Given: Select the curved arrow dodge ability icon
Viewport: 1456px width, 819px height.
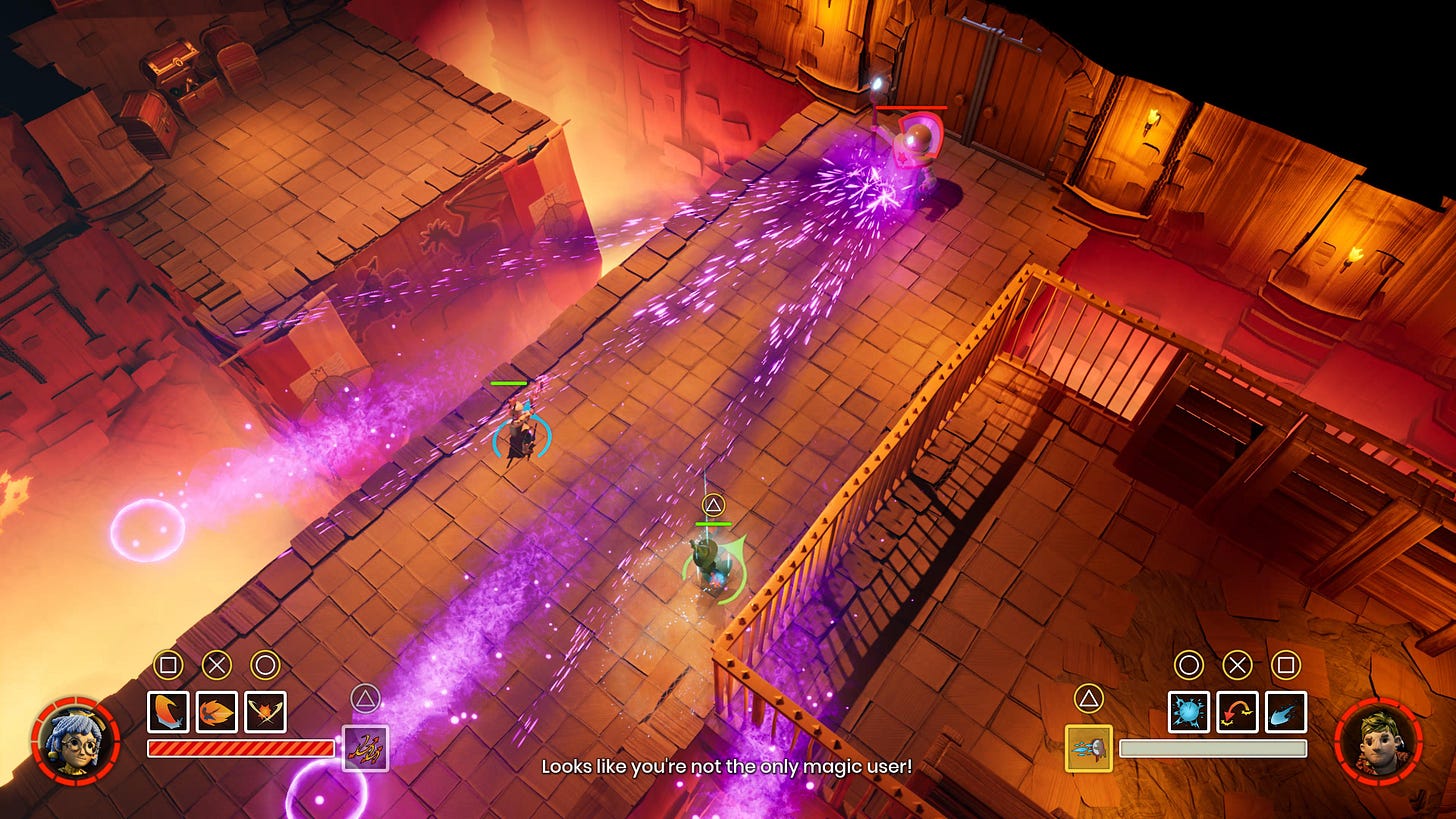Looking at the screenshot, I should (1236, 713).
